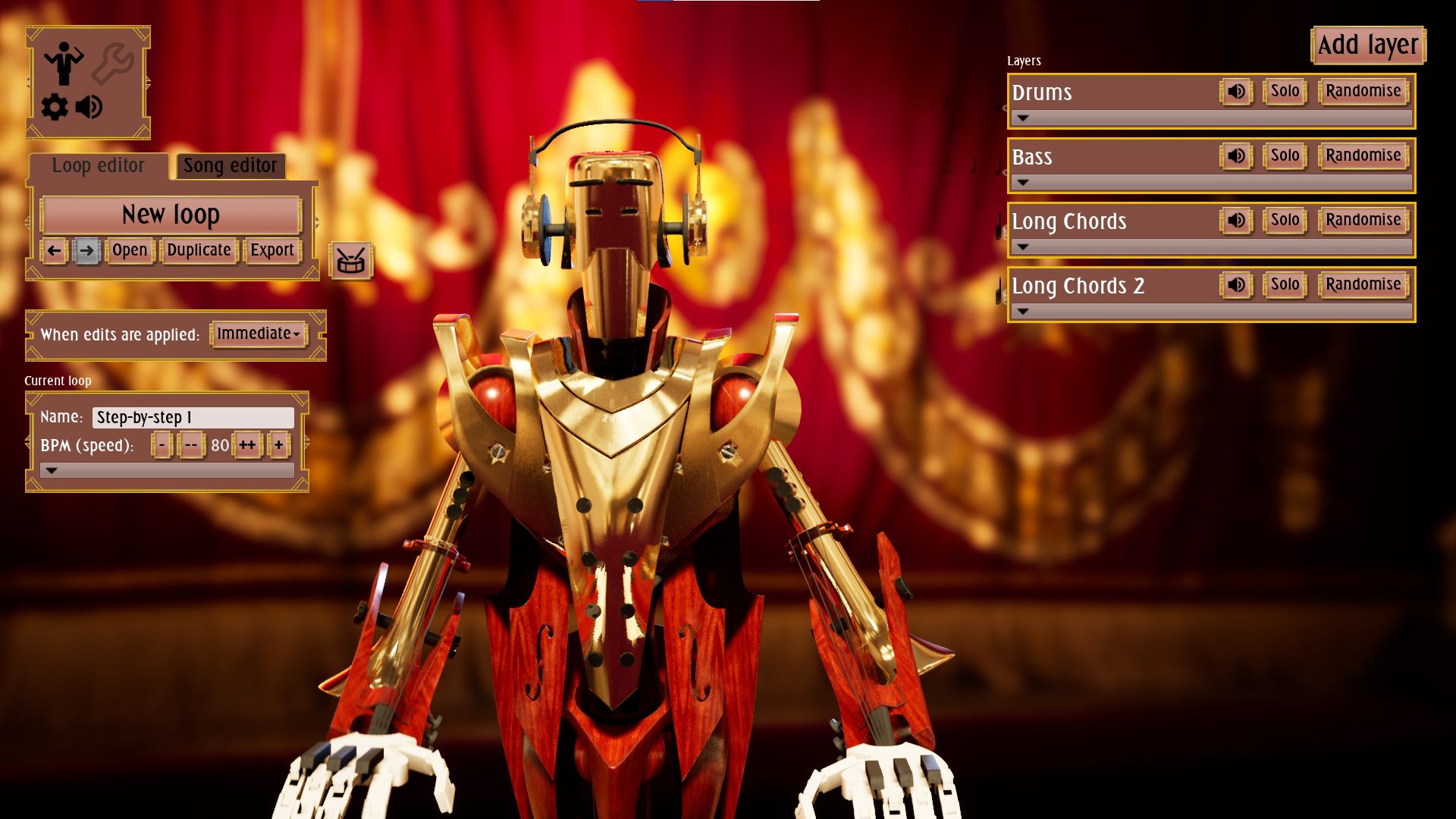The width and height of the screenshot is (1456, 819).
Task: Create a New loop
Action: (171, 215)
